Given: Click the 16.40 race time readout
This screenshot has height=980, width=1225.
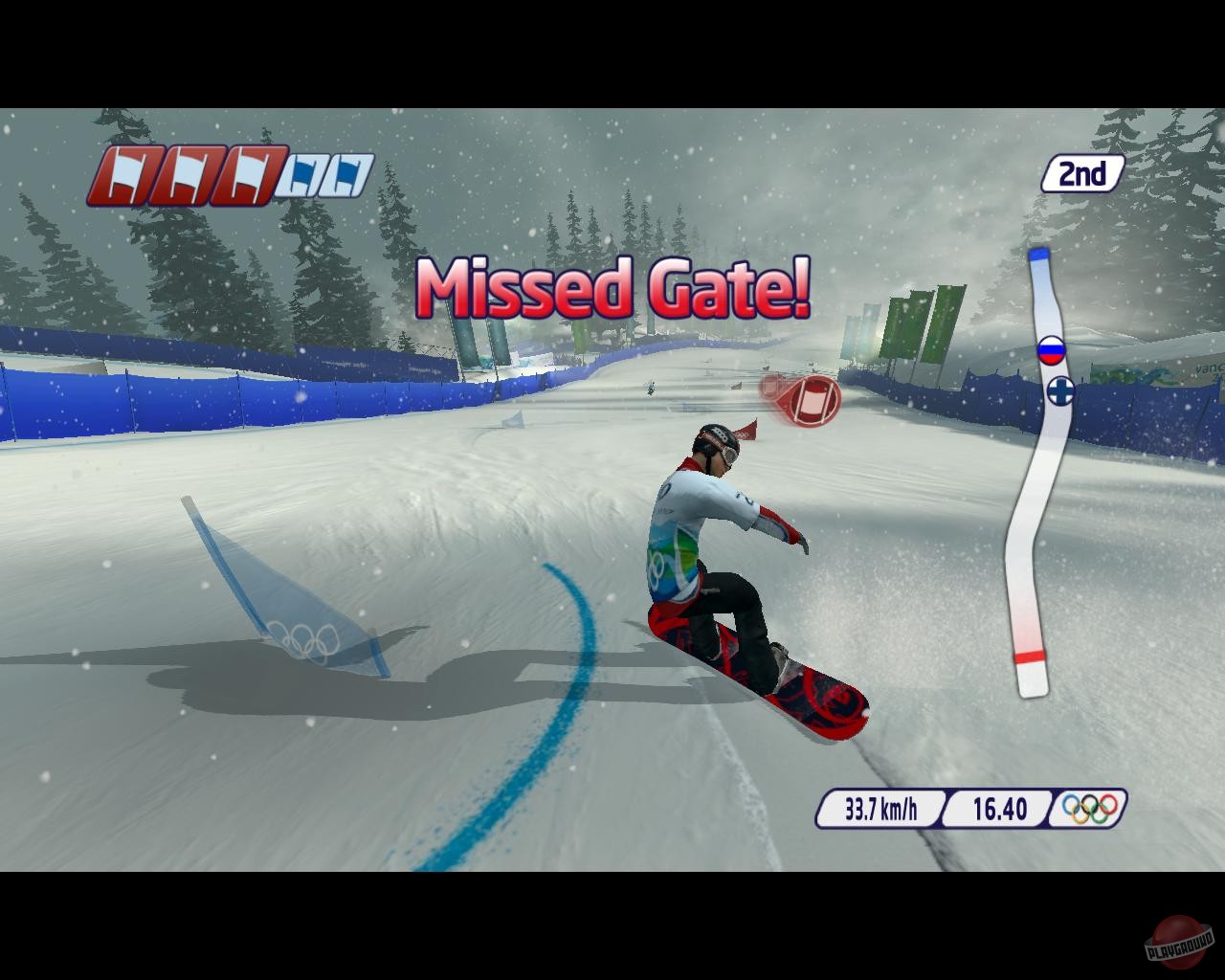Looking at the screenshot, I should click(x=999, y=810).
